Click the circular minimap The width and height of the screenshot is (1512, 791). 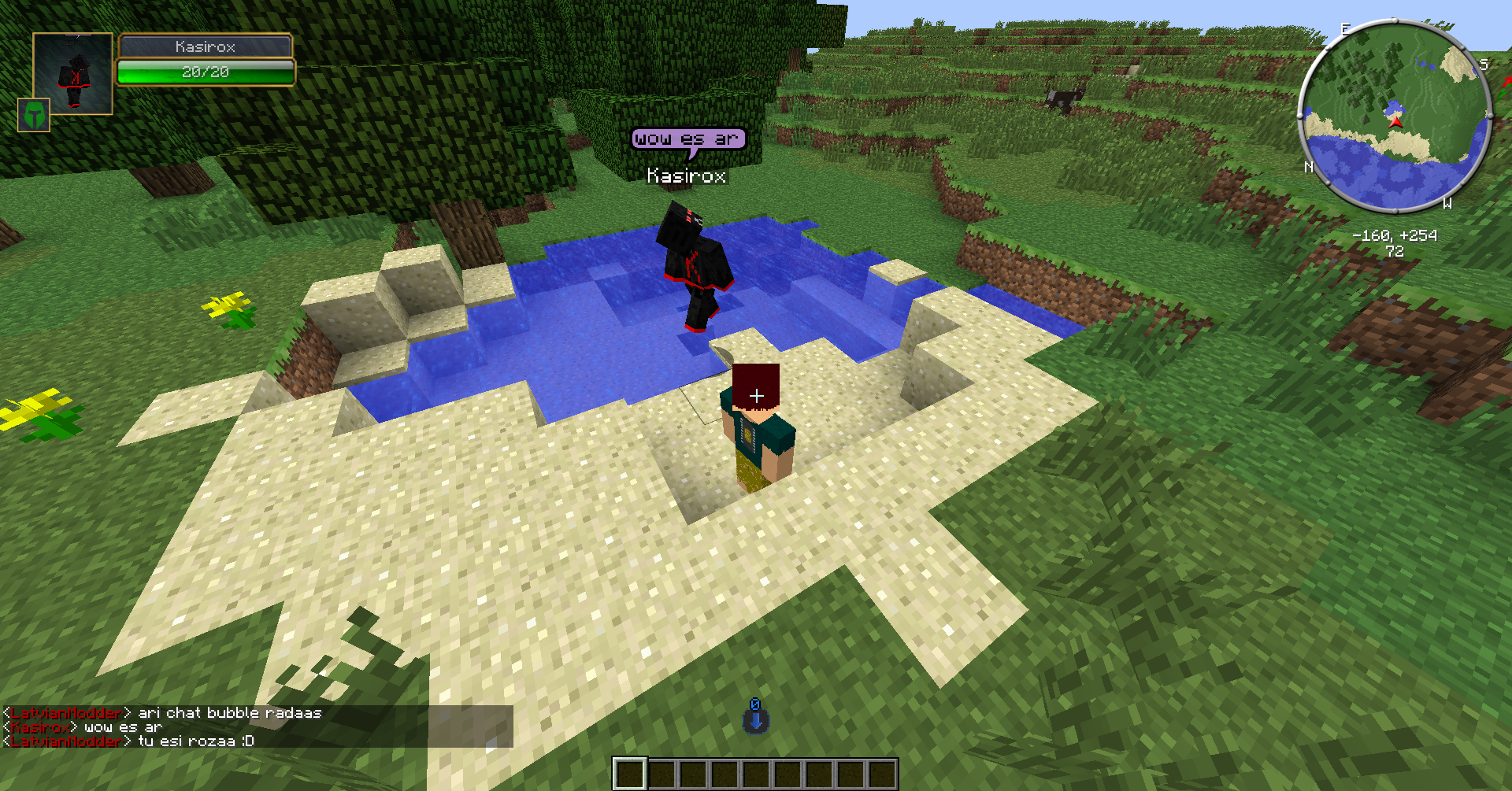(x=1394, y=116)
